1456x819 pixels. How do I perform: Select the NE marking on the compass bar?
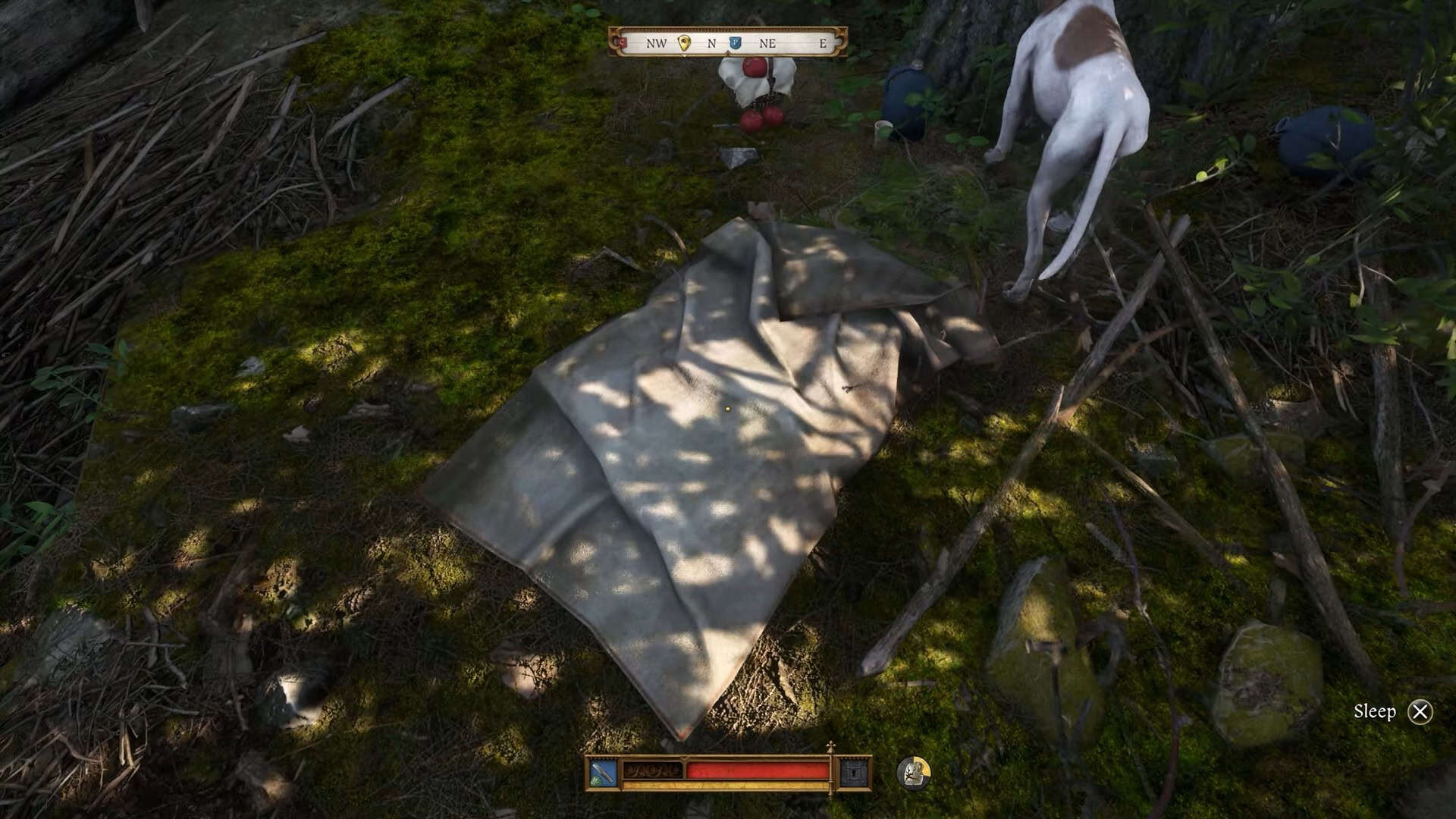coord(767,44)
